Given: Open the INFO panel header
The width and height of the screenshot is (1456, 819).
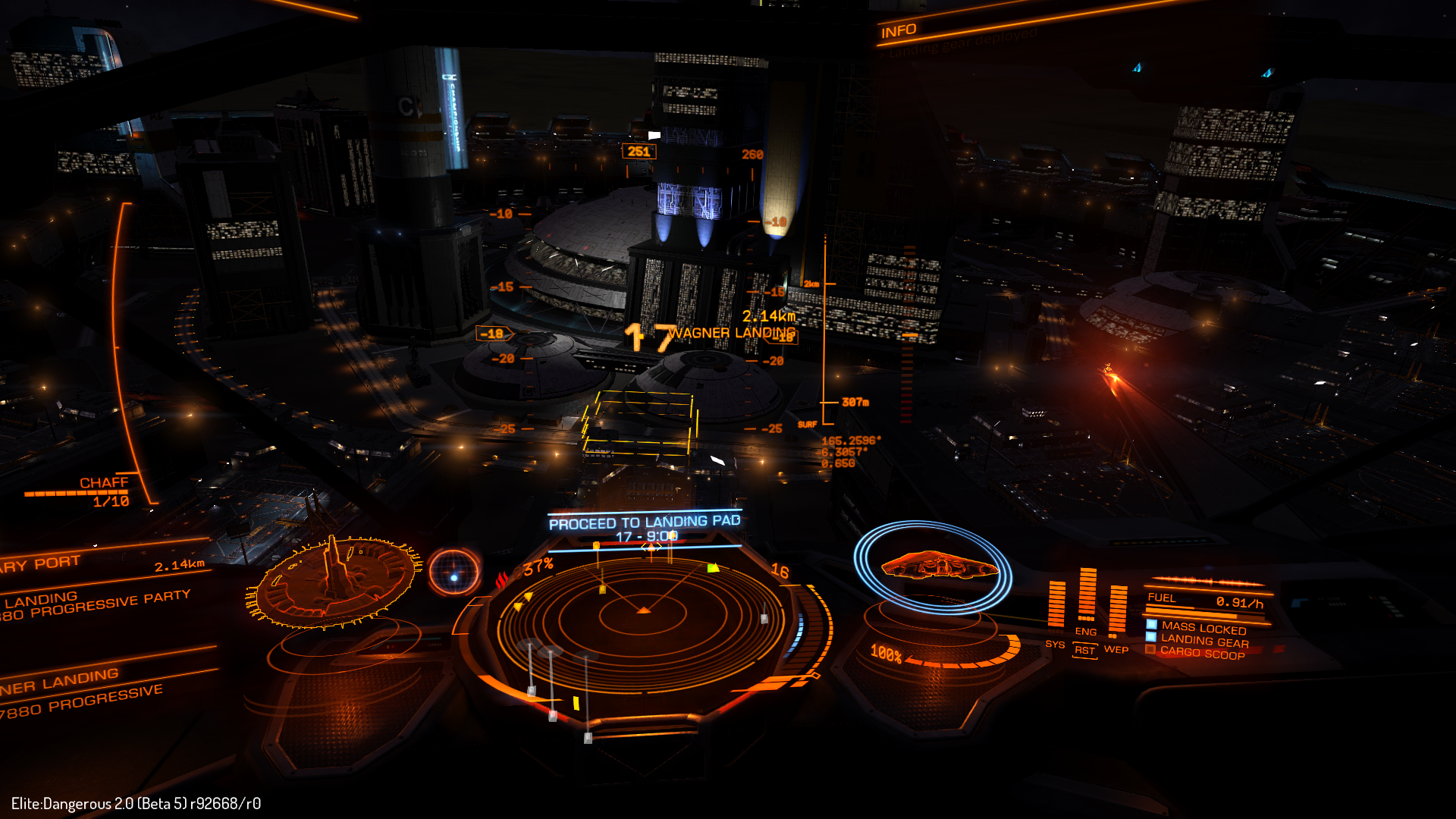Looking at the screenshot, I should click(x=899, y=31).
